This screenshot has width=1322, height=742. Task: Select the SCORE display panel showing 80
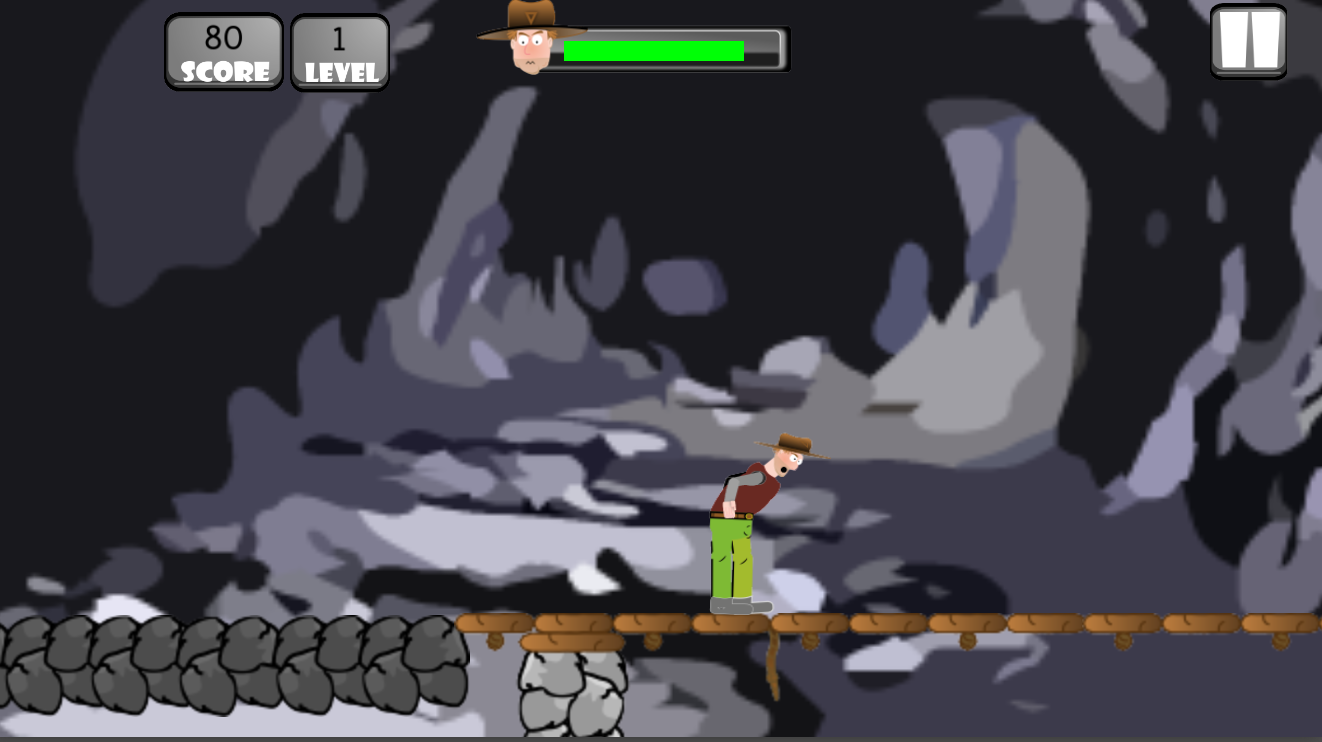pos(223,50)
